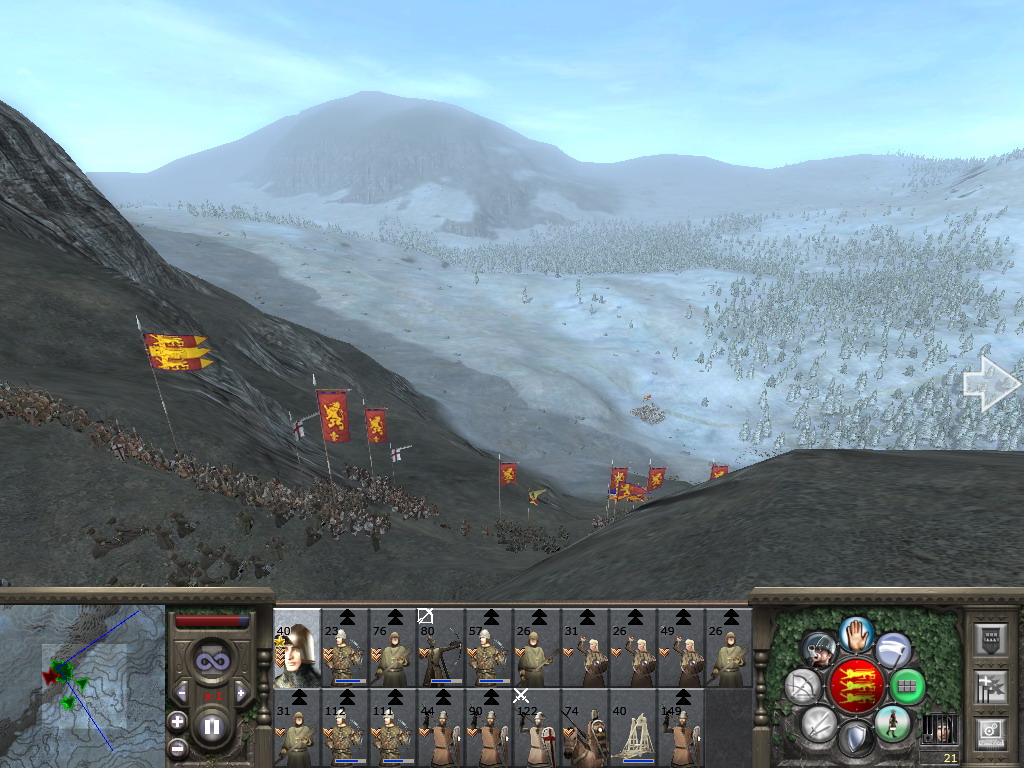
Task: Zoom in the minimap
Action: [177, 721]
